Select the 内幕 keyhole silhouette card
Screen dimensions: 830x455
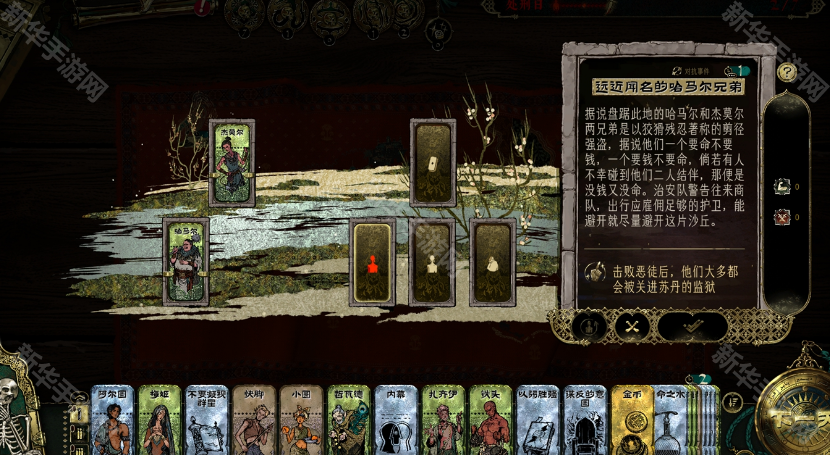coord(395,421)
